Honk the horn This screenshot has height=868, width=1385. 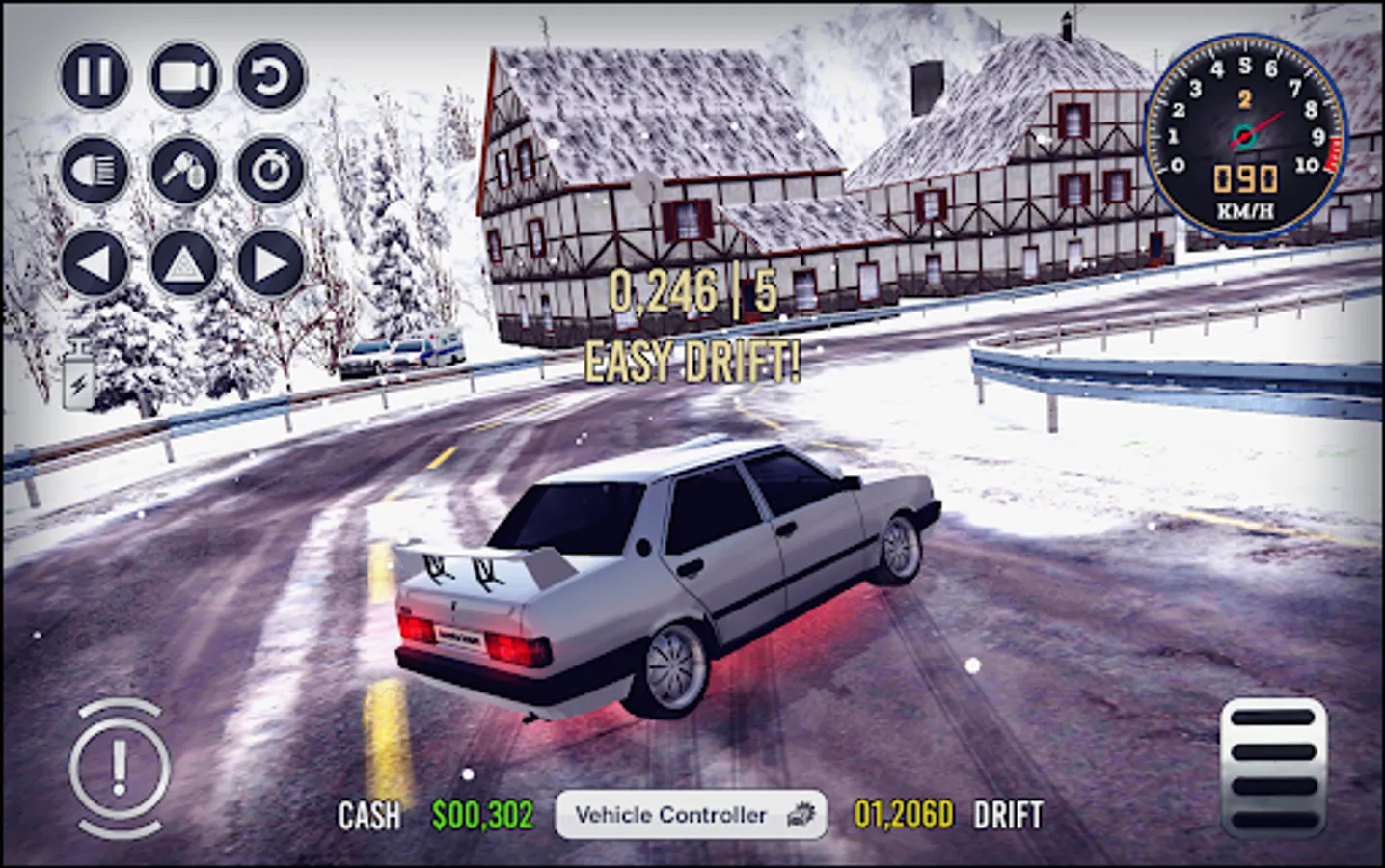tap(182, 170)
